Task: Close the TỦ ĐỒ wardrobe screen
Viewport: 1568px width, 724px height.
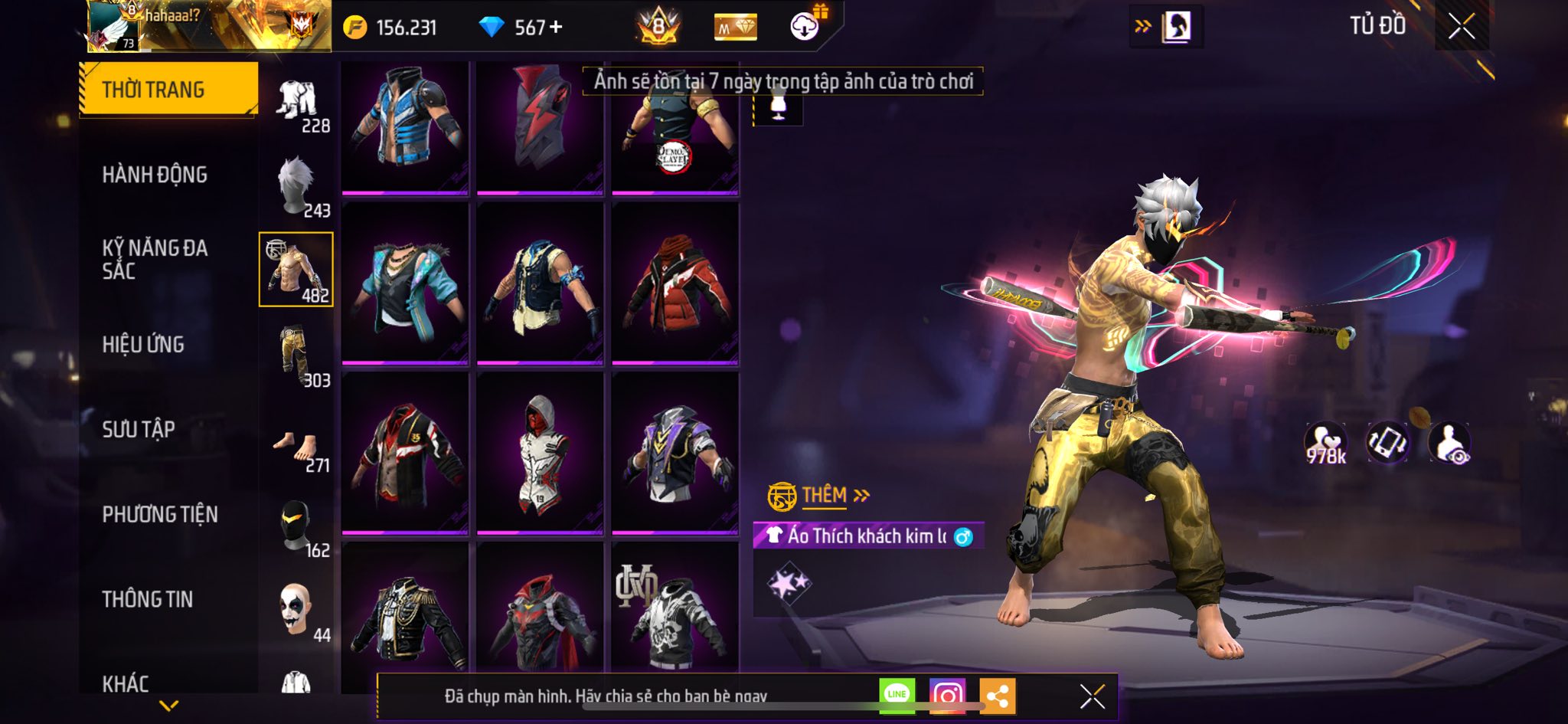Action: click(x=1462, y=26)
